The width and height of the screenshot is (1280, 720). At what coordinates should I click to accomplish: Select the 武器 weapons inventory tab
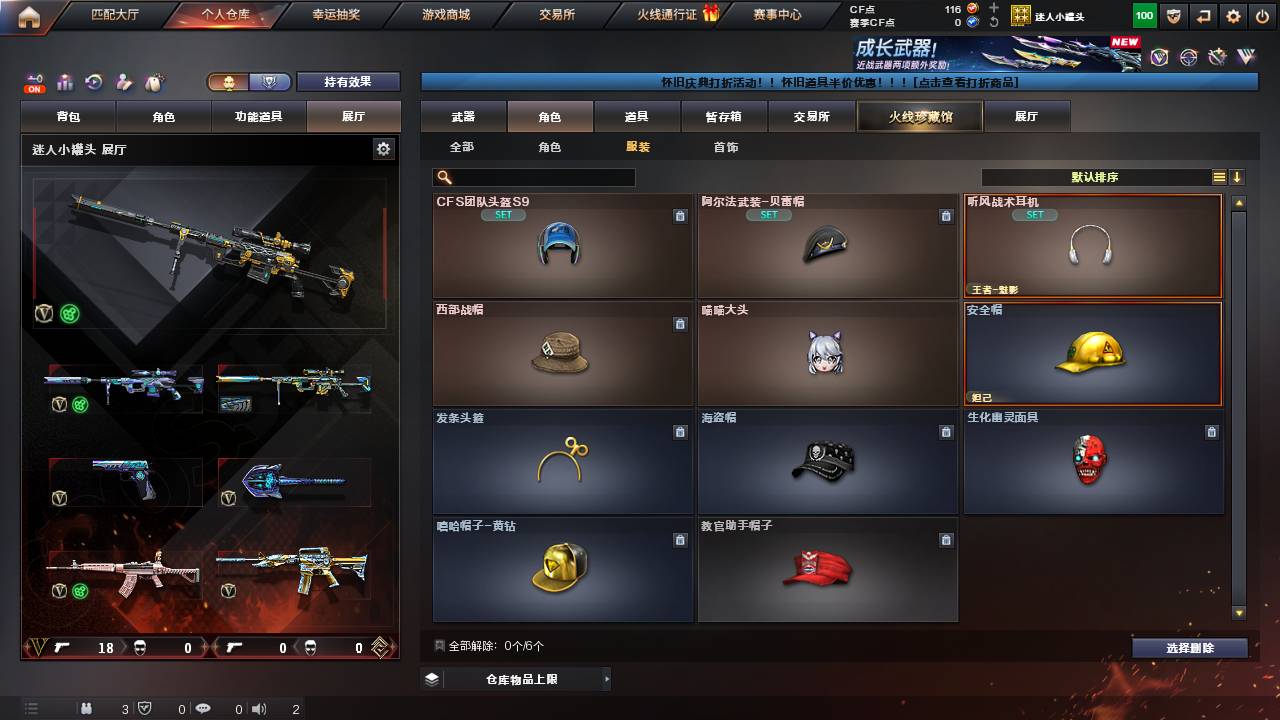coord(463,117)
